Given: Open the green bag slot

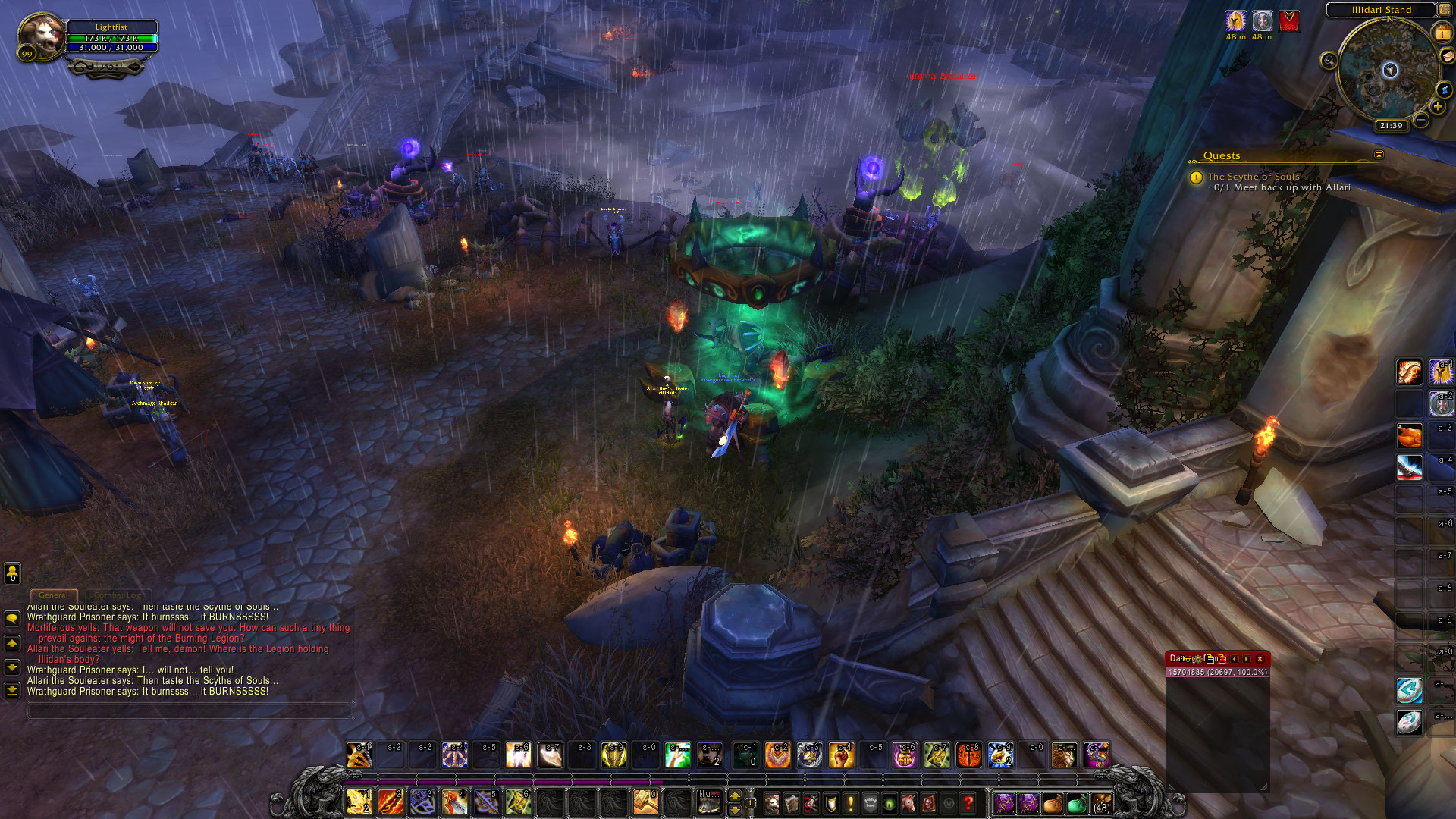Looking at the screenshot, I should point(1076,804).
